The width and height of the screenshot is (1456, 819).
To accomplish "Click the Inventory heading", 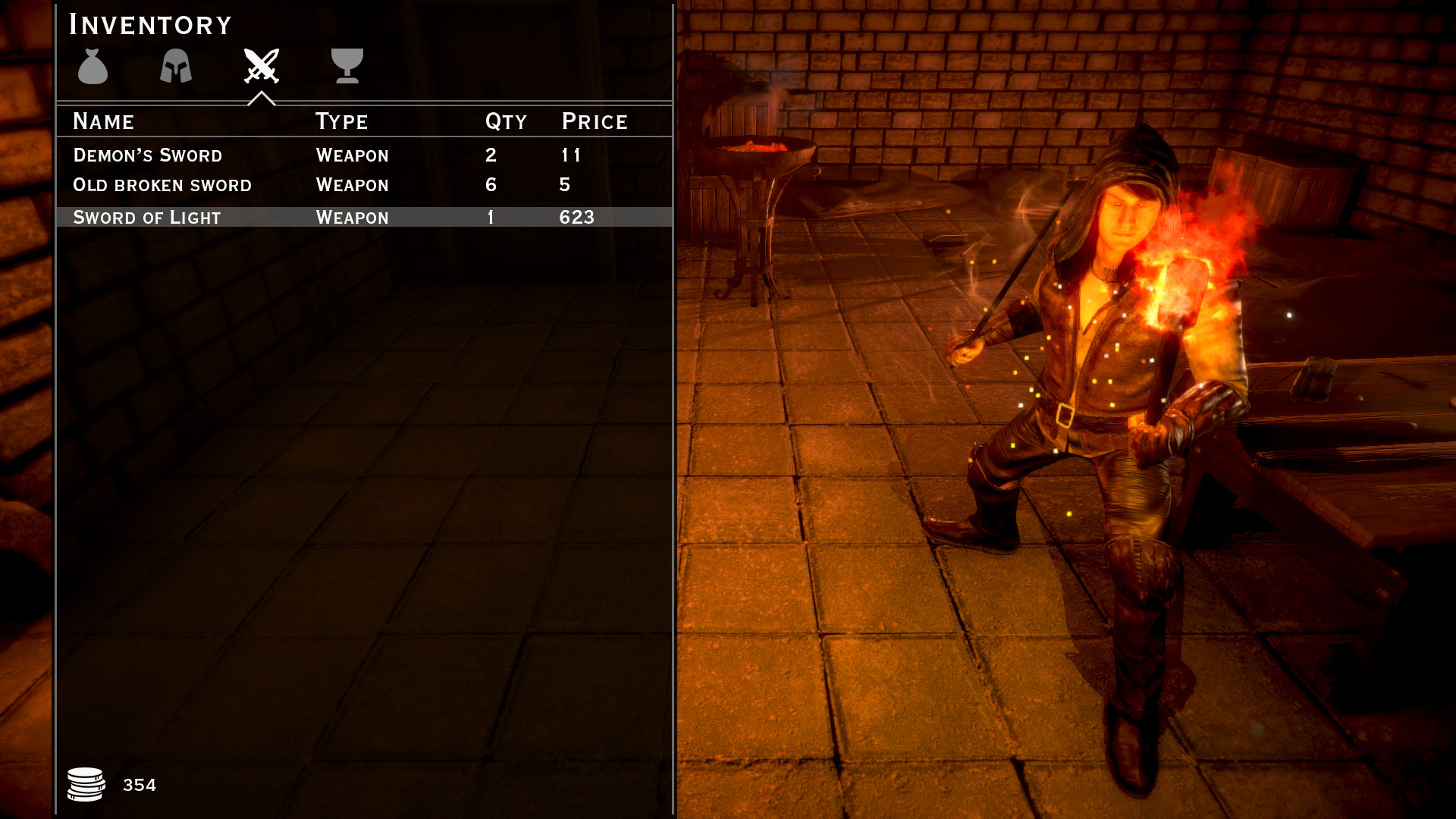I will pos(149,25).
